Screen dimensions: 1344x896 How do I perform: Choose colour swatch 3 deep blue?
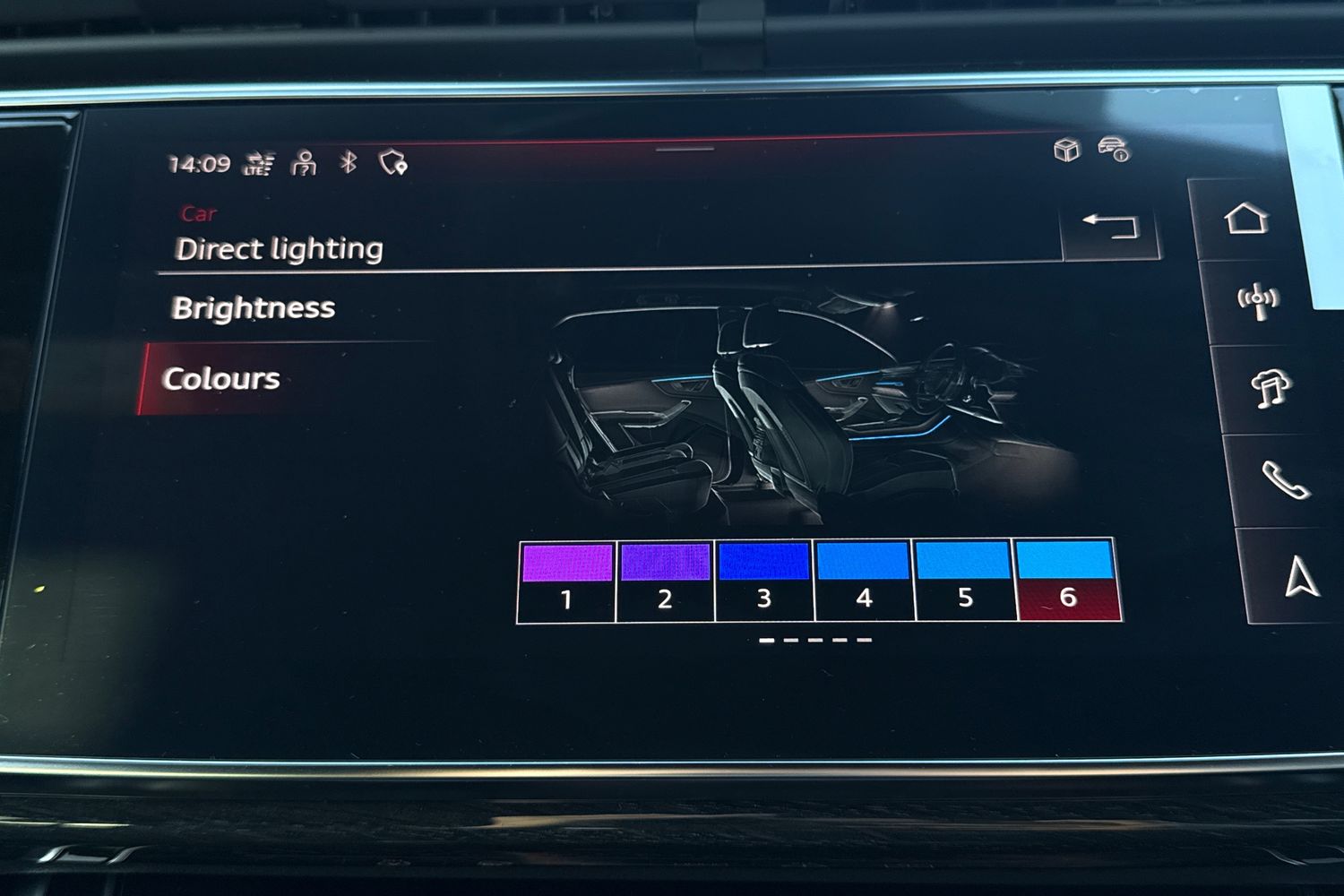tap(764, 581)
